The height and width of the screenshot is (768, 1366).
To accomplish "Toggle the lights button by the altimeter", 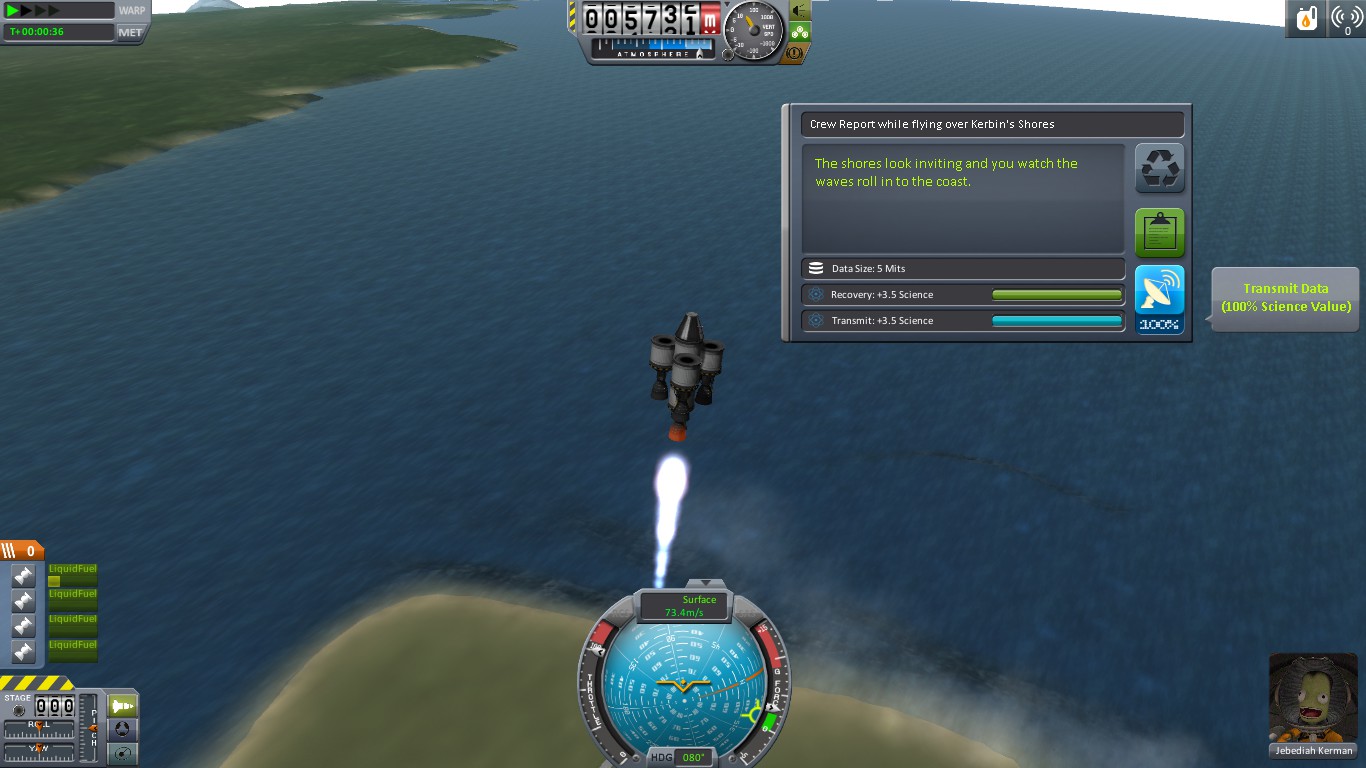I will tap(800, 10).
